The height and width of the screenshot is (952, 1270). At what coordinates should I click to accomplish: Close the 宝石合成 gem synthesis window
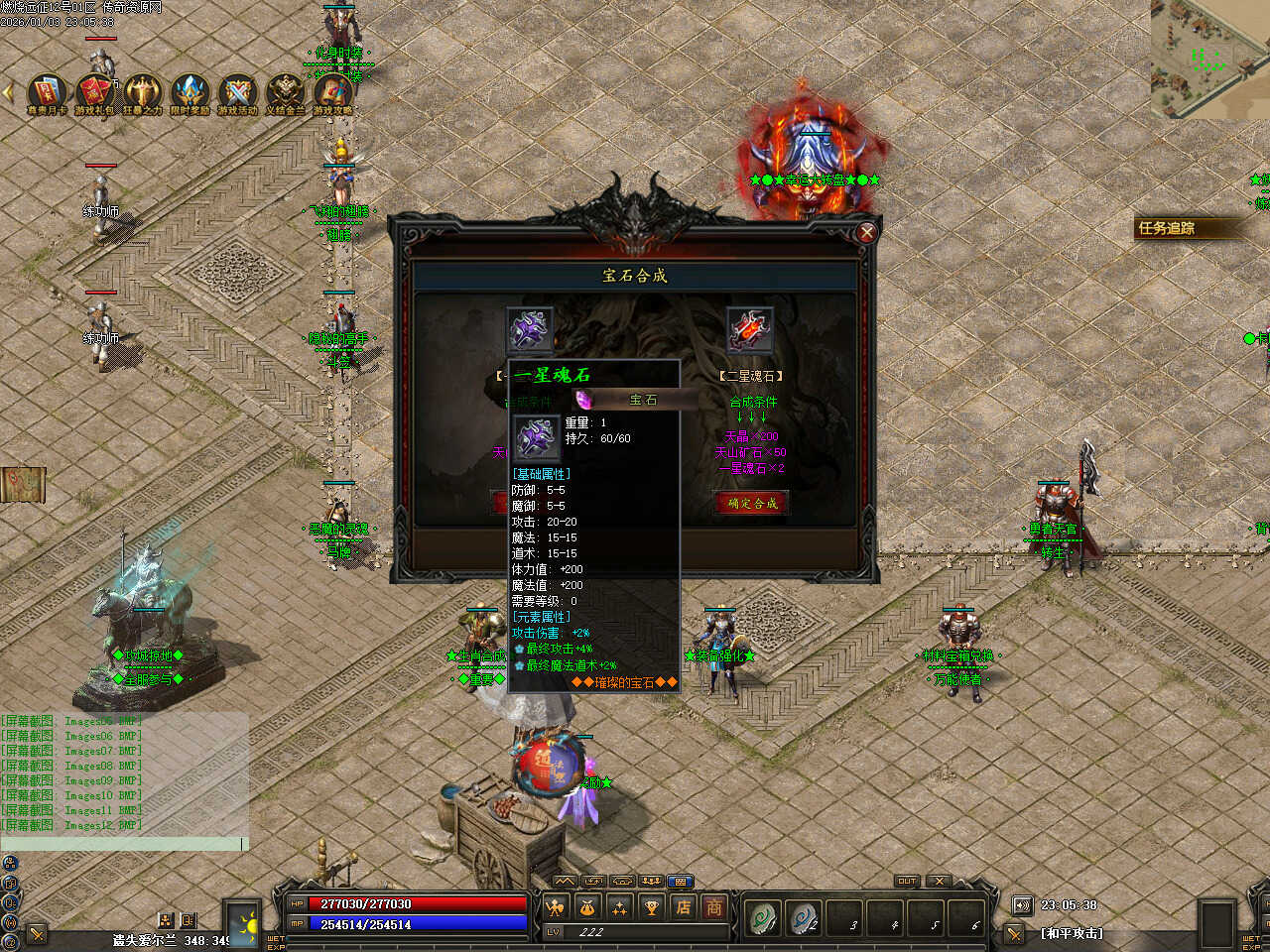click(x=866, y=232)
